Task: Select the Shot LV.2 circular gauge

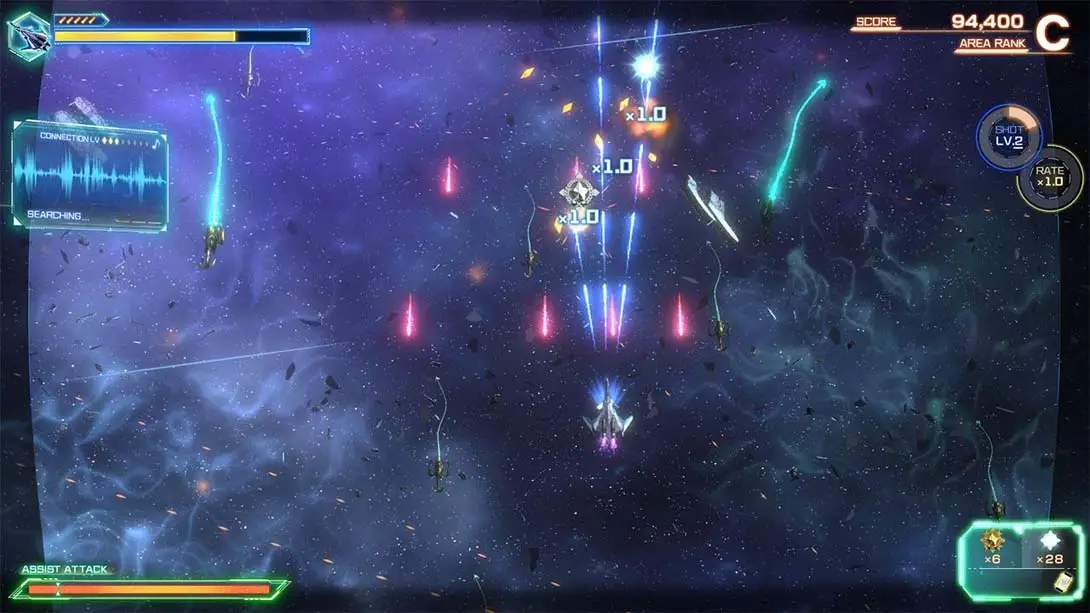Action: pos(1008,136)
